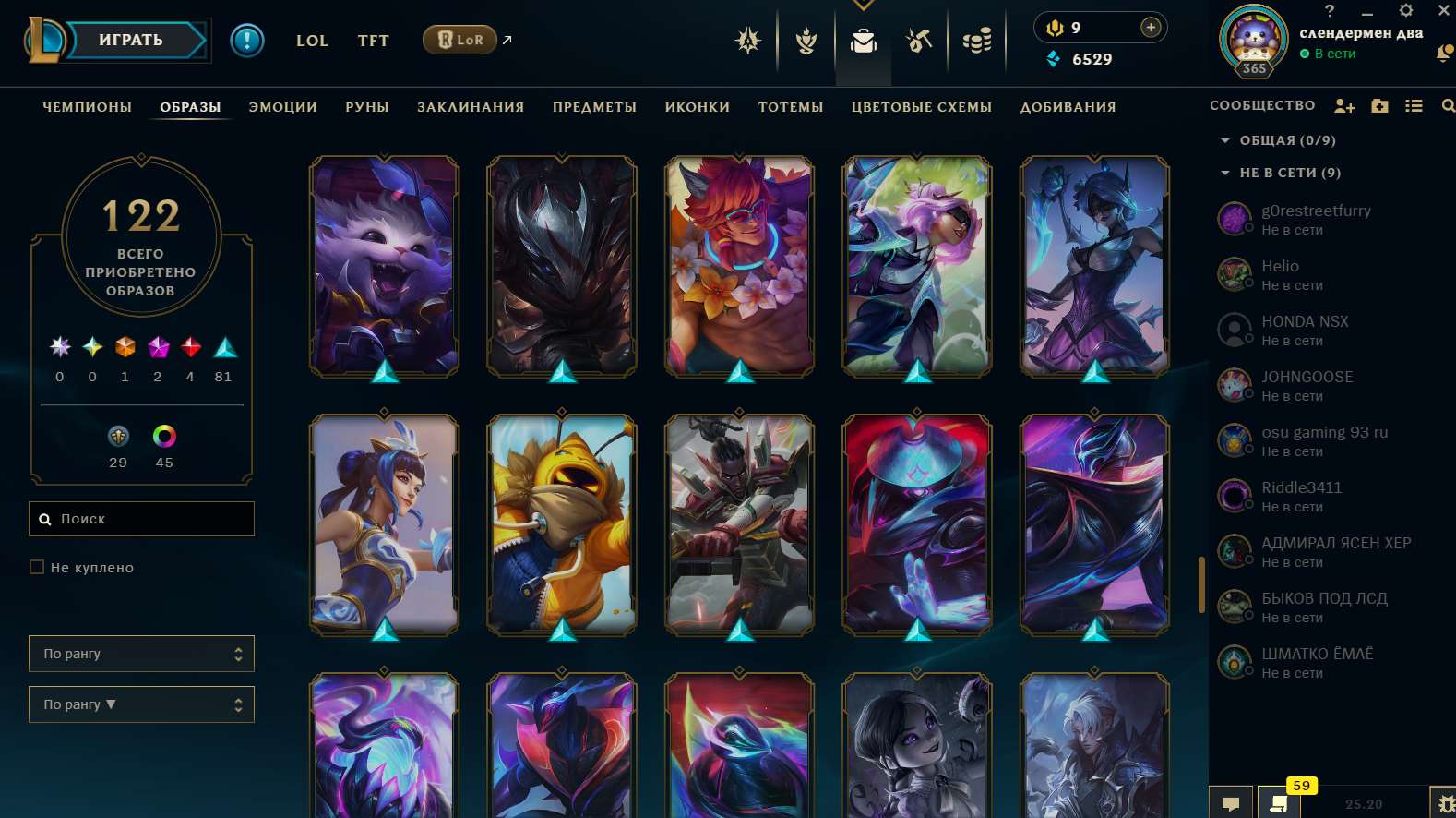Open the Store coins icon
Image resolution: width=1456 pixels, height=818 pixels.
(977, 40)
